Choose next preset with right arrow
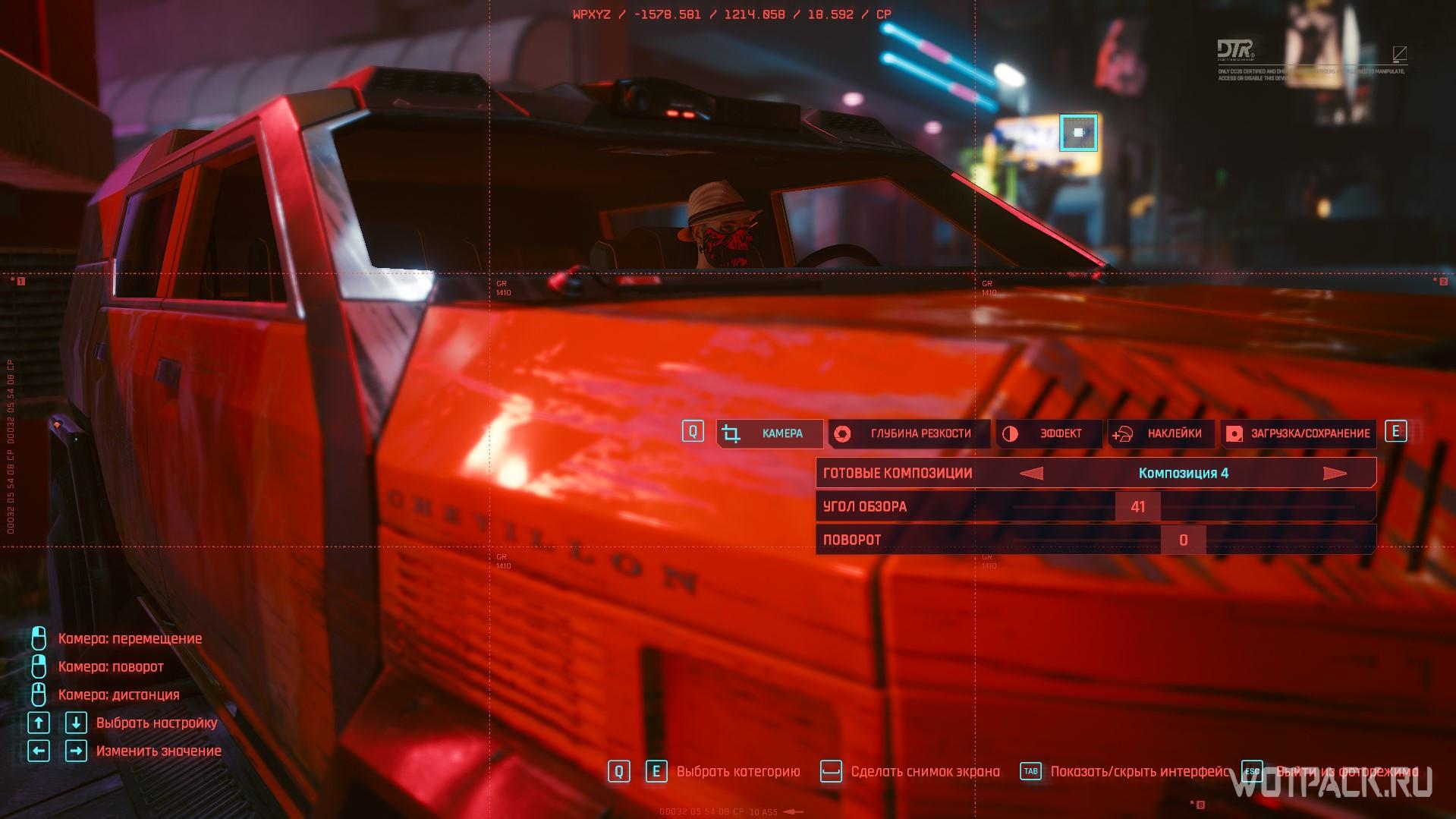Image resolution: width=1456 pixels, height=819 pixels. [1334, 474]
